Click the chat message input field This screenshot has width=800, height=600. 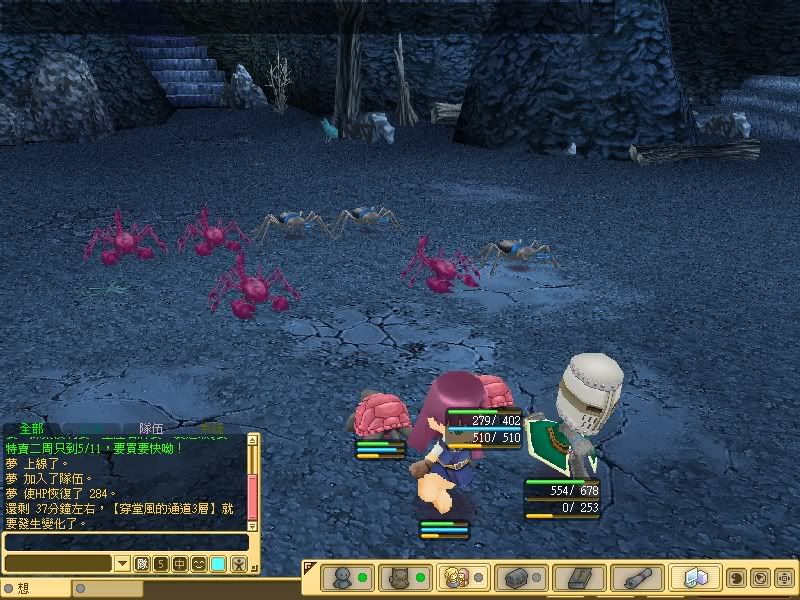pos(125,542)
